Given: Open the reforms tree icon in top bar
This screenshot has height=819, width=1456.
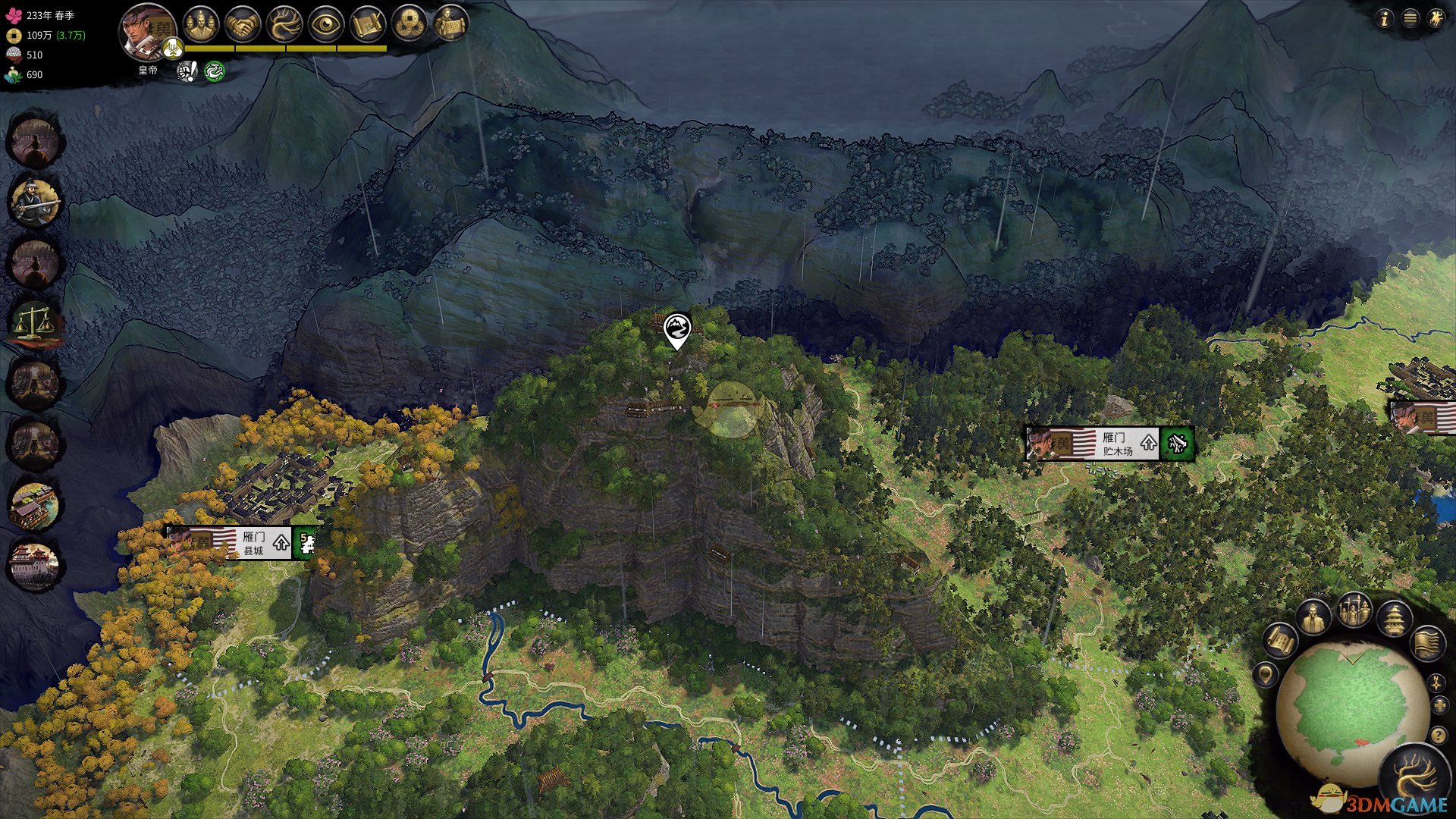Looking at the screenshot, I should [284, 24].
